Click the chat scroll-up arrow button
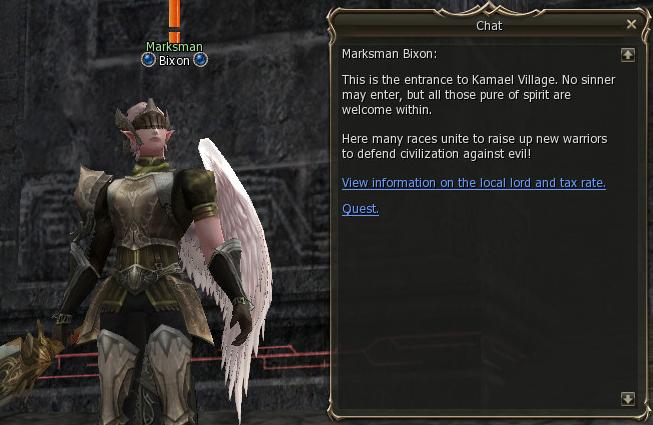 point(628,55)
